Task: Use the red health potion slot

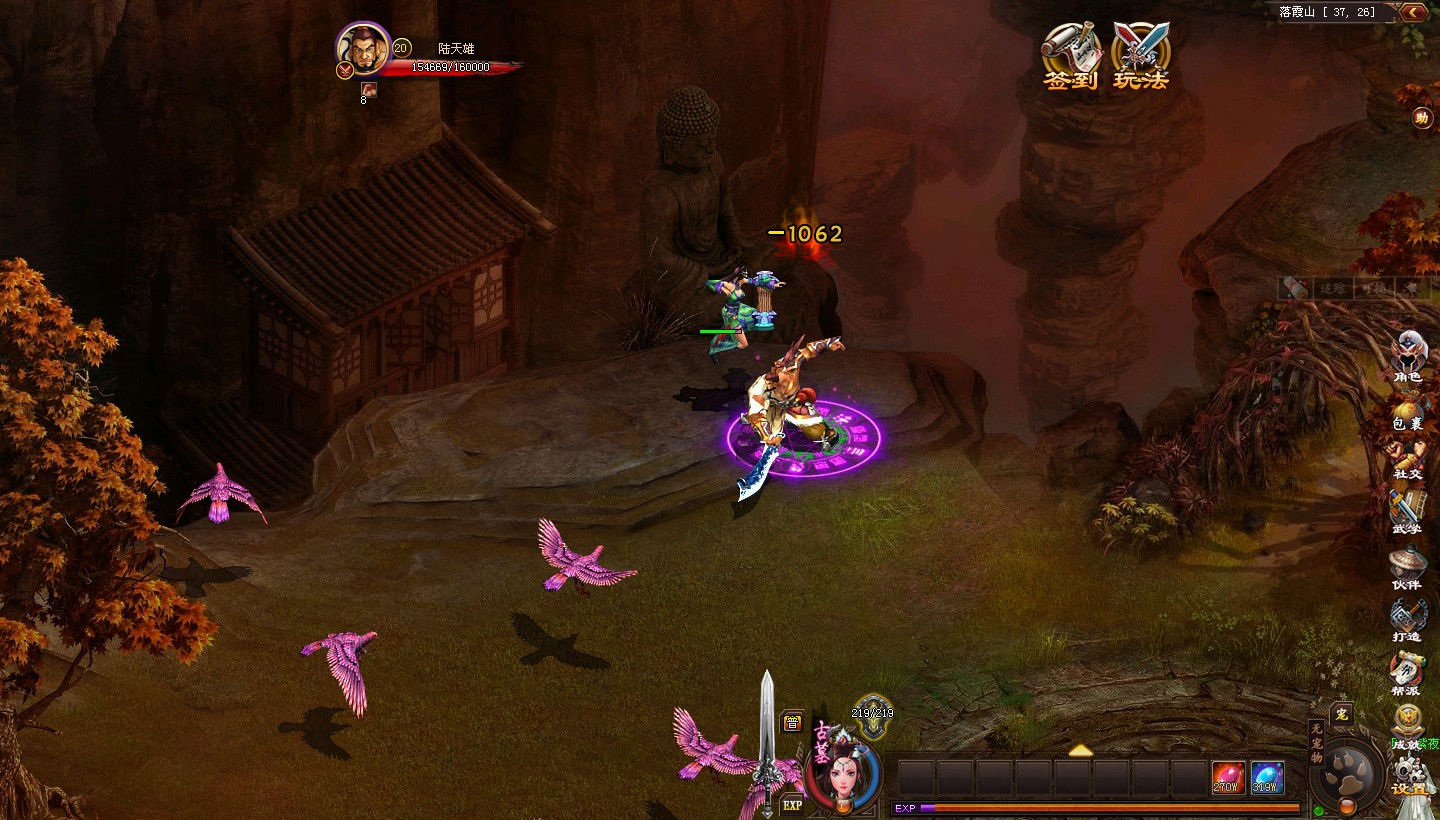Action: (x=1228, y=777)
